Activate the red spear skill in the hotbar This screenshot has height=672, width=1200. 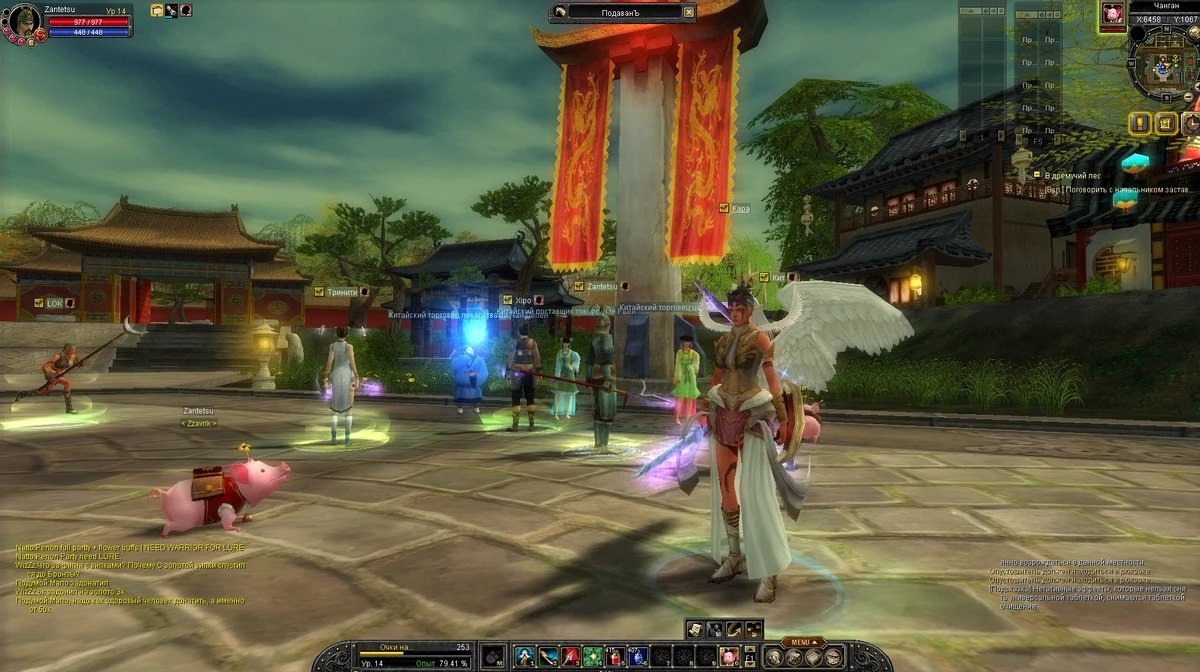(x=571, y=657)
